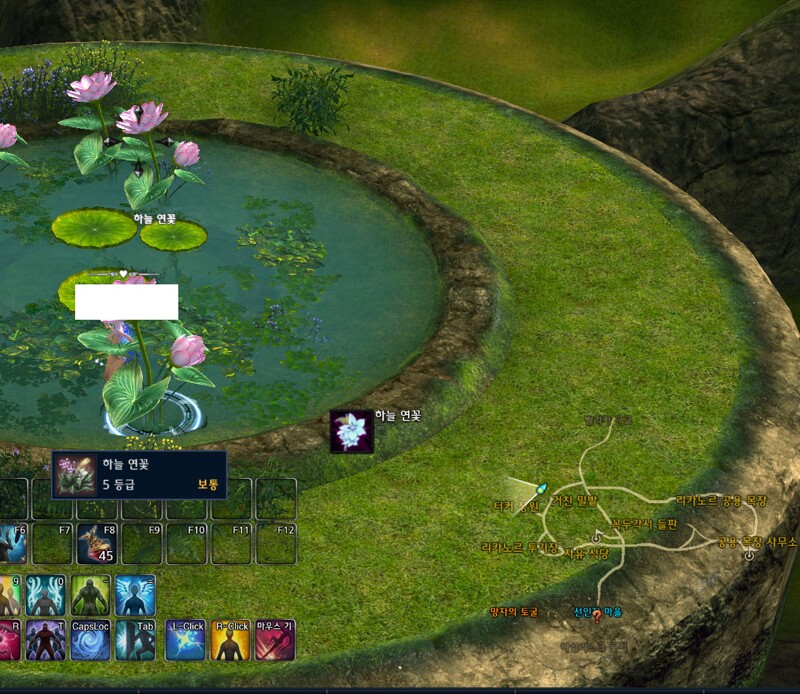Select 리카노르 공용 목장 on the map
The height and width of the screenshot is (694, 800).
(x=721, y=500)
